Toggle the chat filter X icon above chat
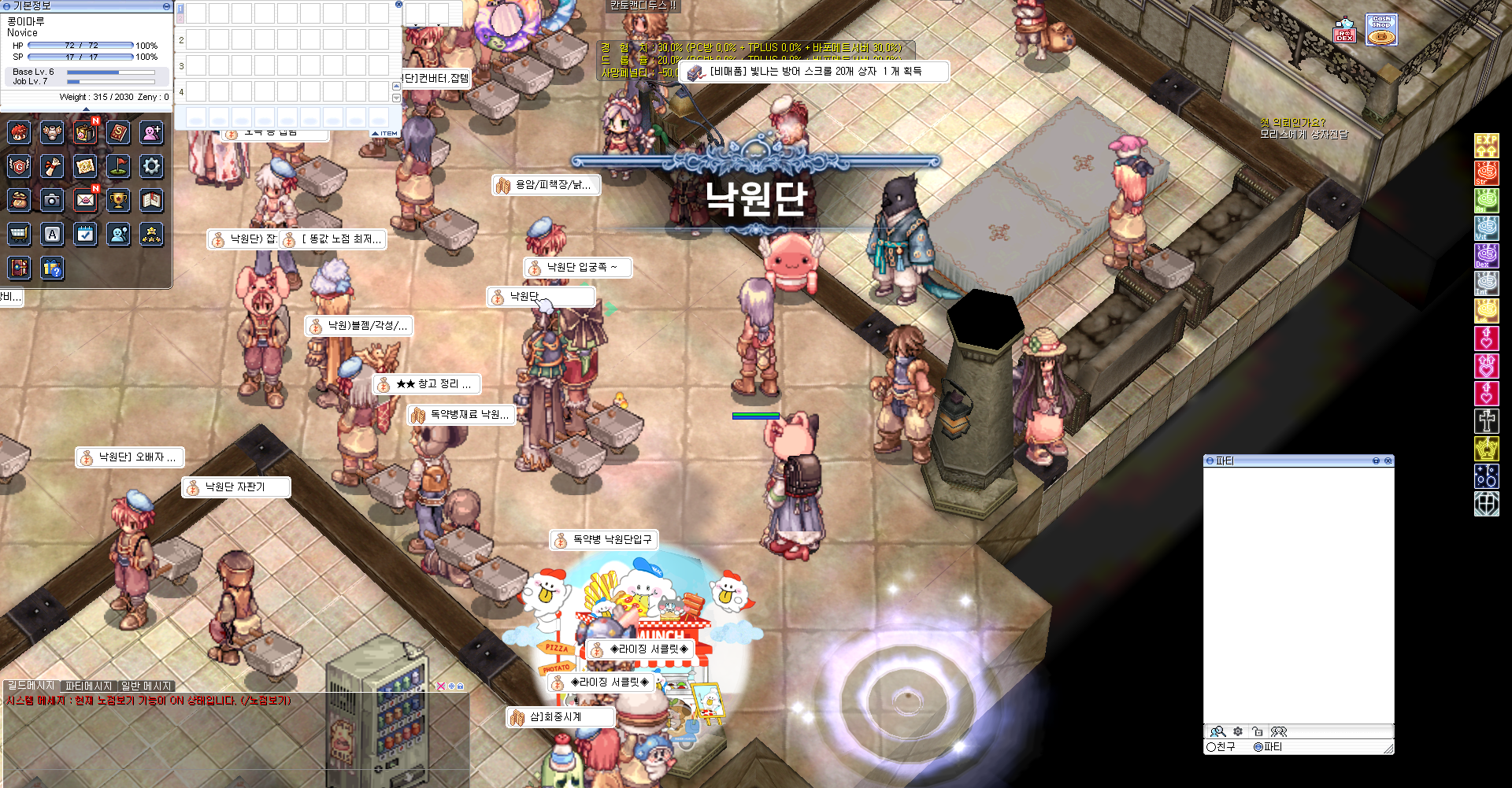The height and width of the screenshot is (788, 1512). [441, 686]
